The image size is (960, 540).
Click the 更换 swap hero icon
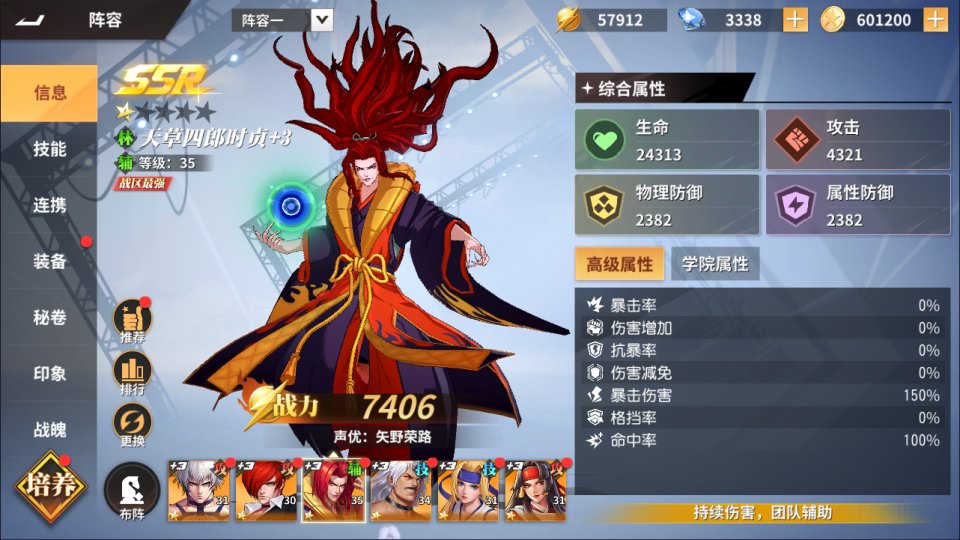tap(132, 425)
